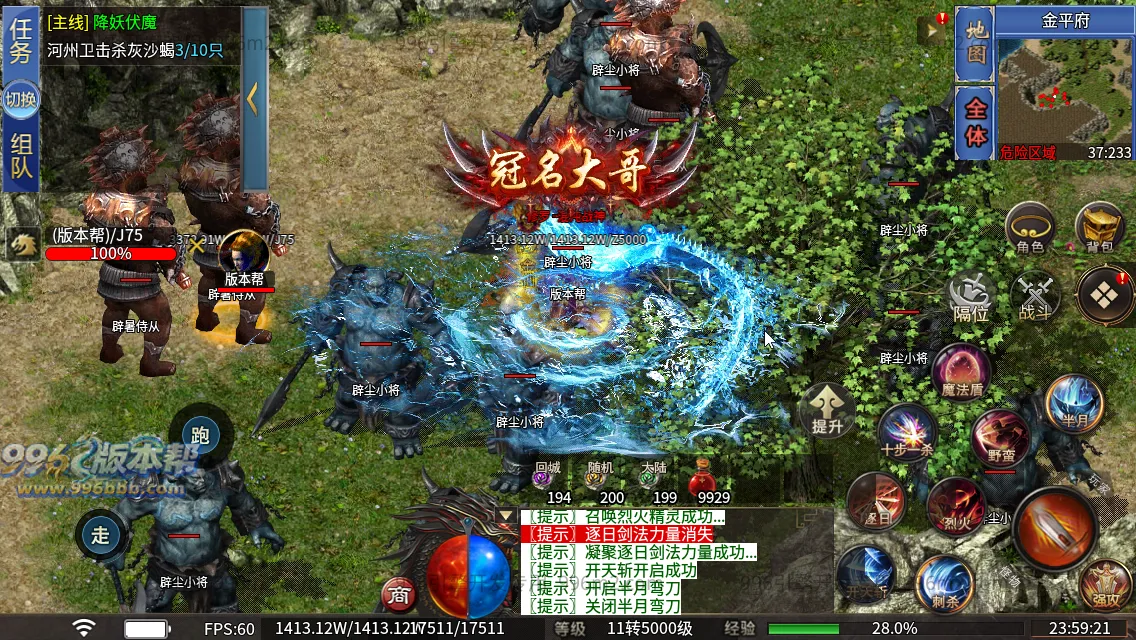Open the 角色 character sheet
The image size is (1136, 640).
click(1030, 228)
